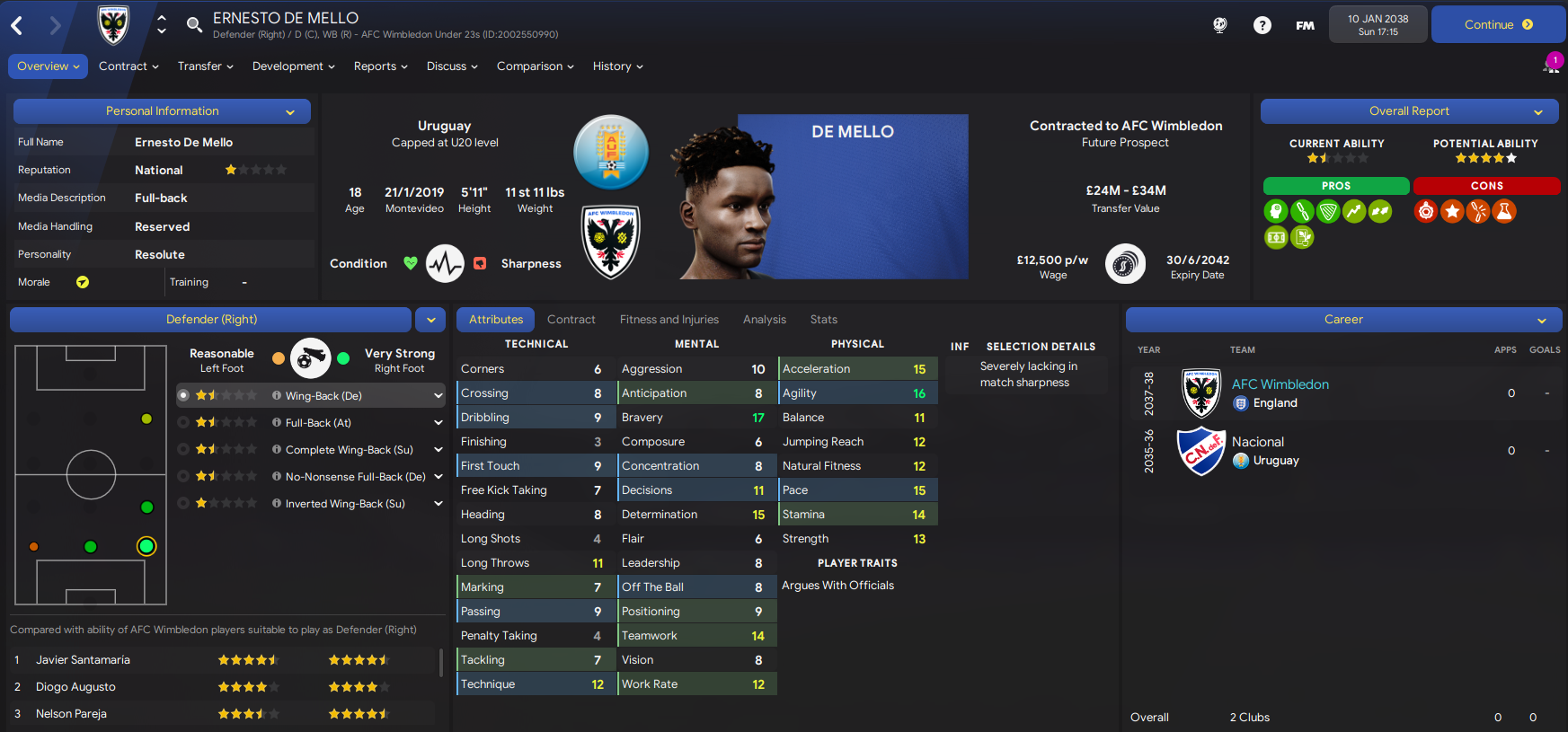Open the Development dropdown menu

(x=293, y=66)
